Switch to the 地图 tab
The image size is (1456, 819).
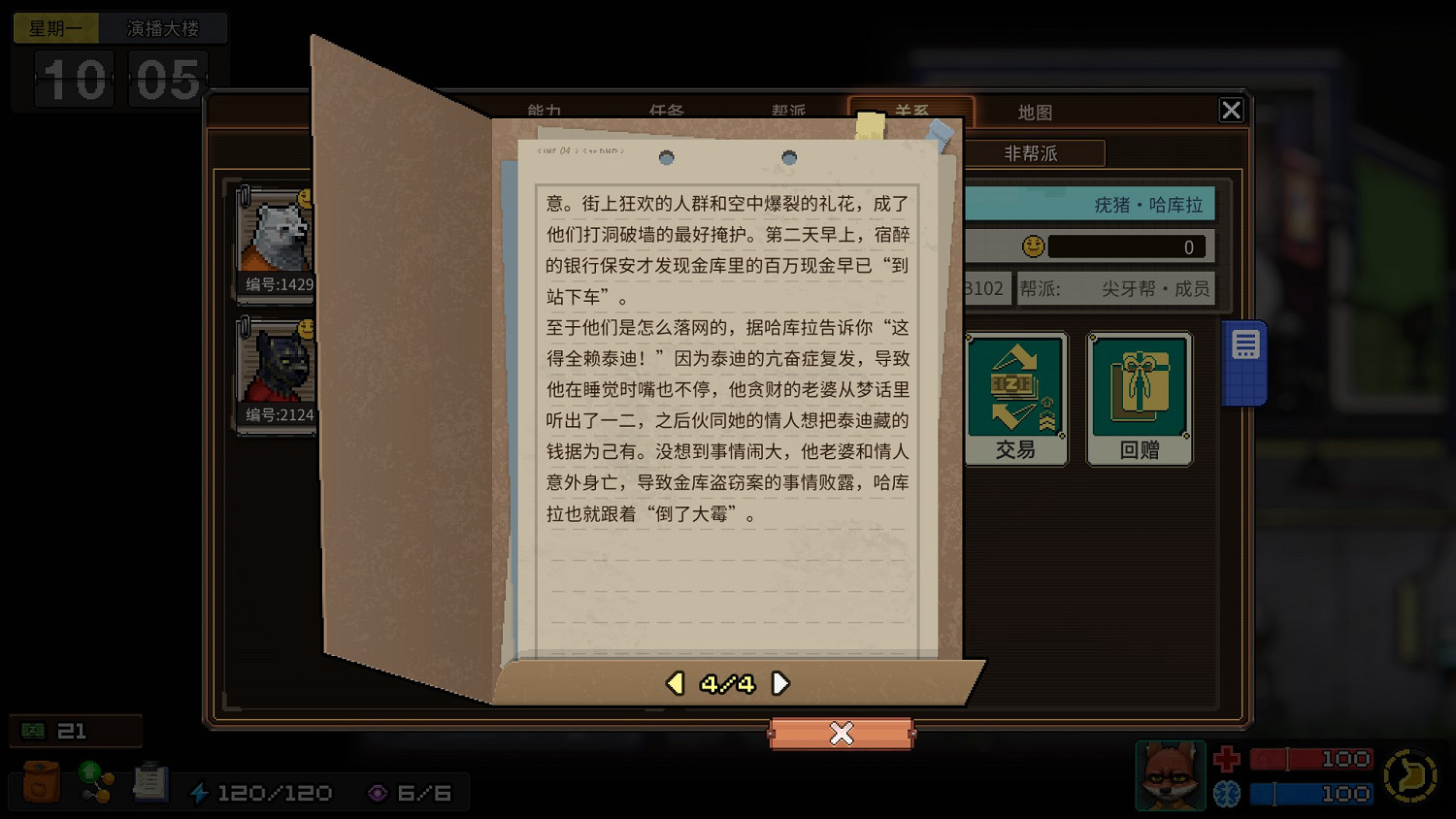point(1037,112)
